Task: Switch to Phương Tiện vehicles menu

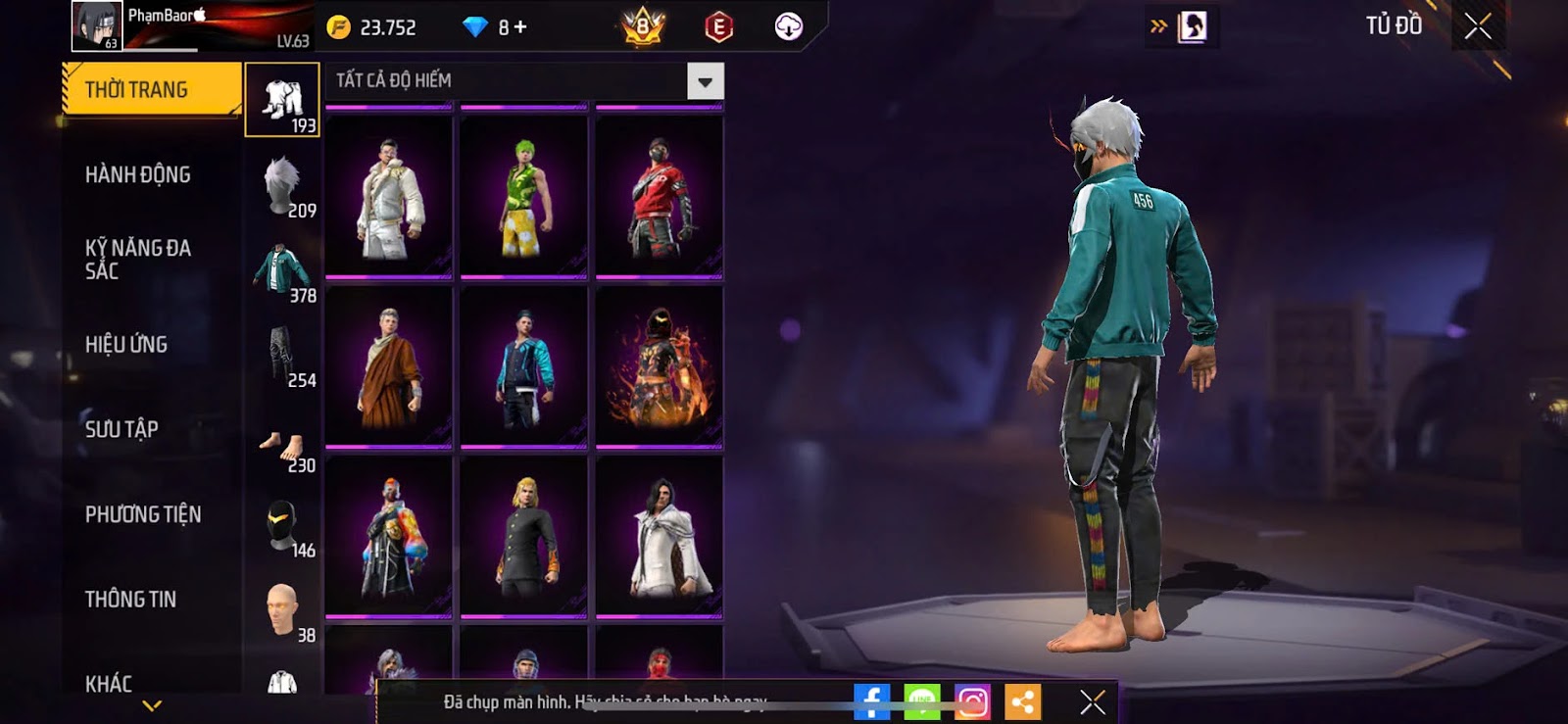Action: pos(143,514)
